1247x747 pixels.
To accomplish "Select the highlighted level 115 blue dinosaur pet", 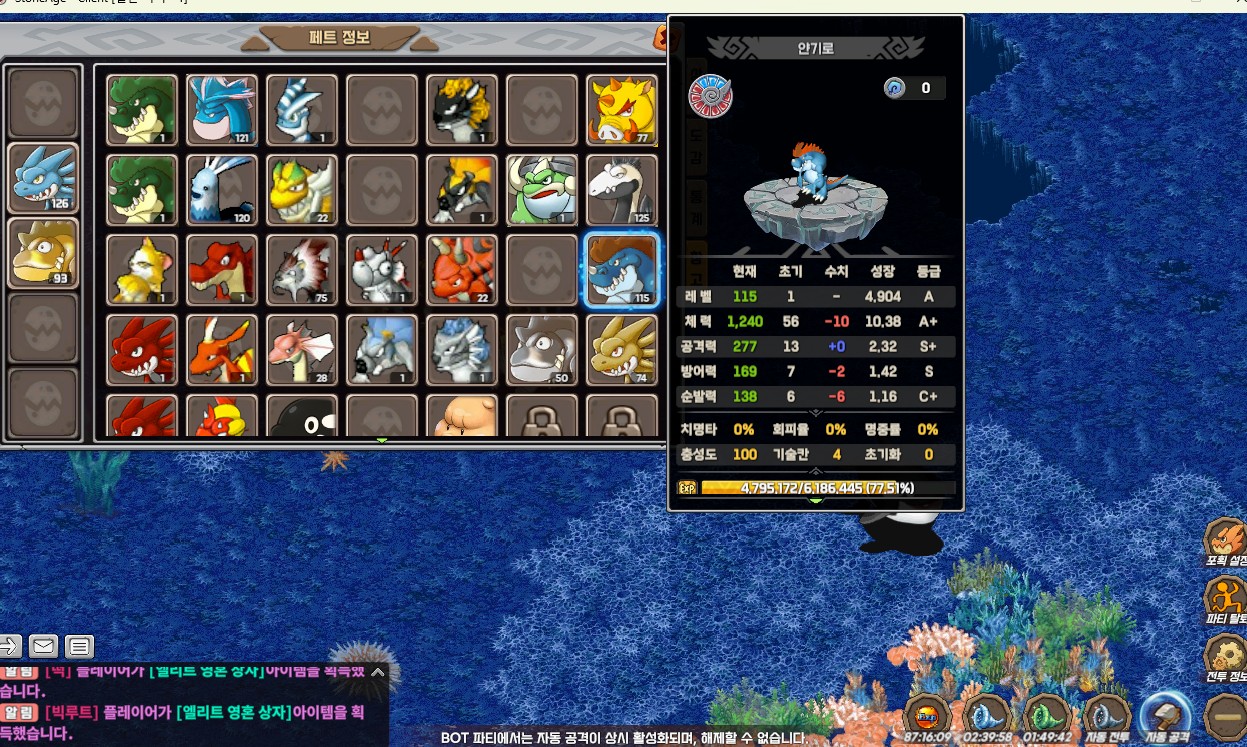I will pyautogui.click(x=622, y=270).
